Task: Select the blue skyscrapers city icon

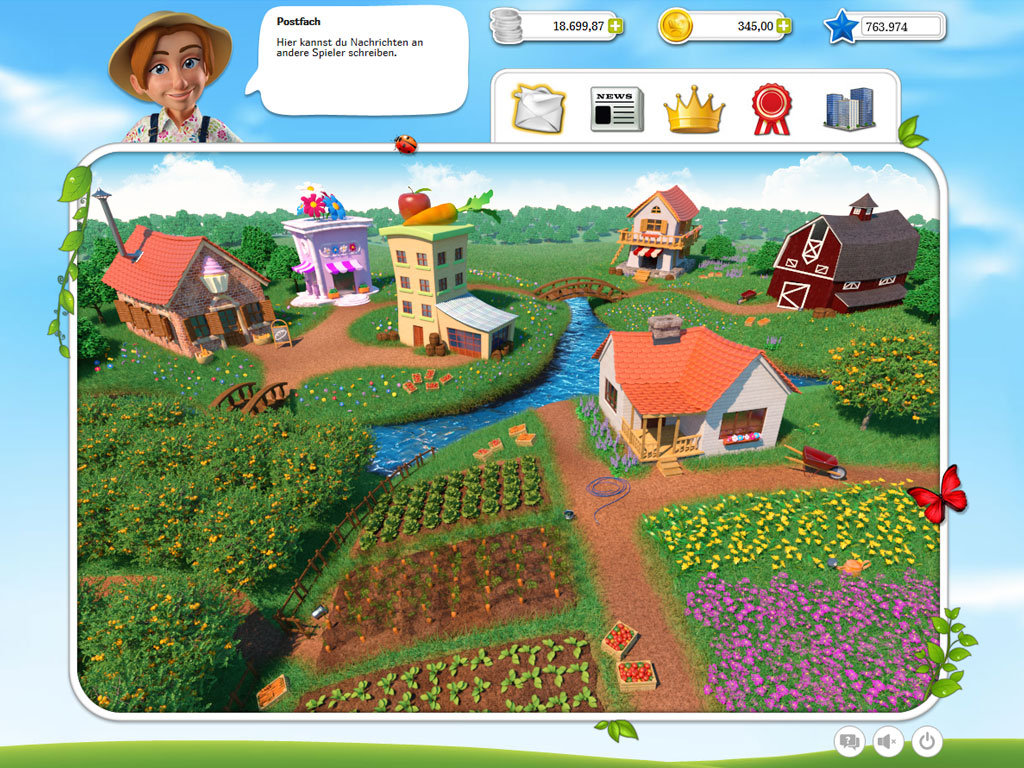Action: point(848,109)
